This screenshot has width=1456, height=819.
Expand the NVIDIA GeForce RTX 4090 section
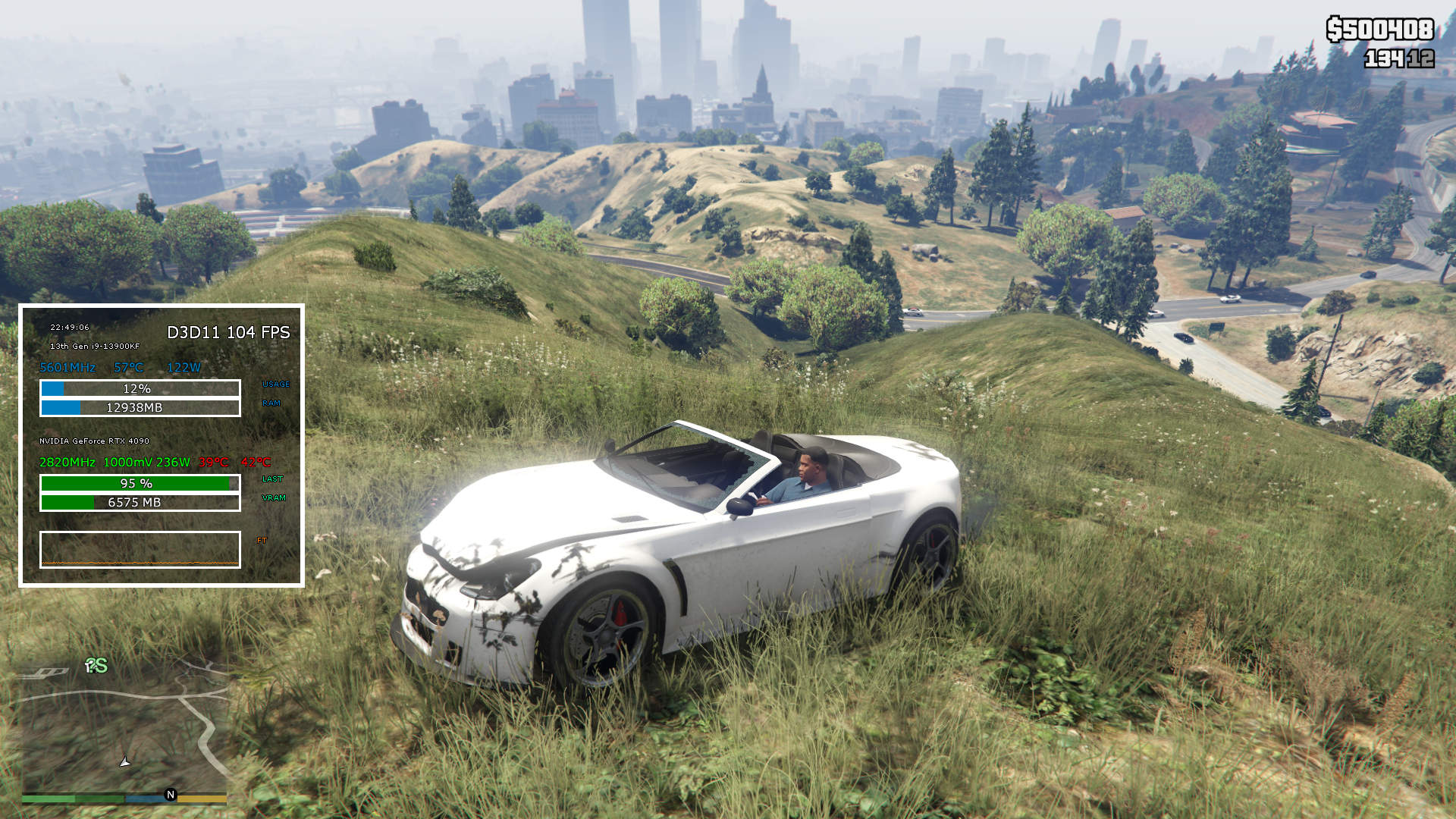93,441
